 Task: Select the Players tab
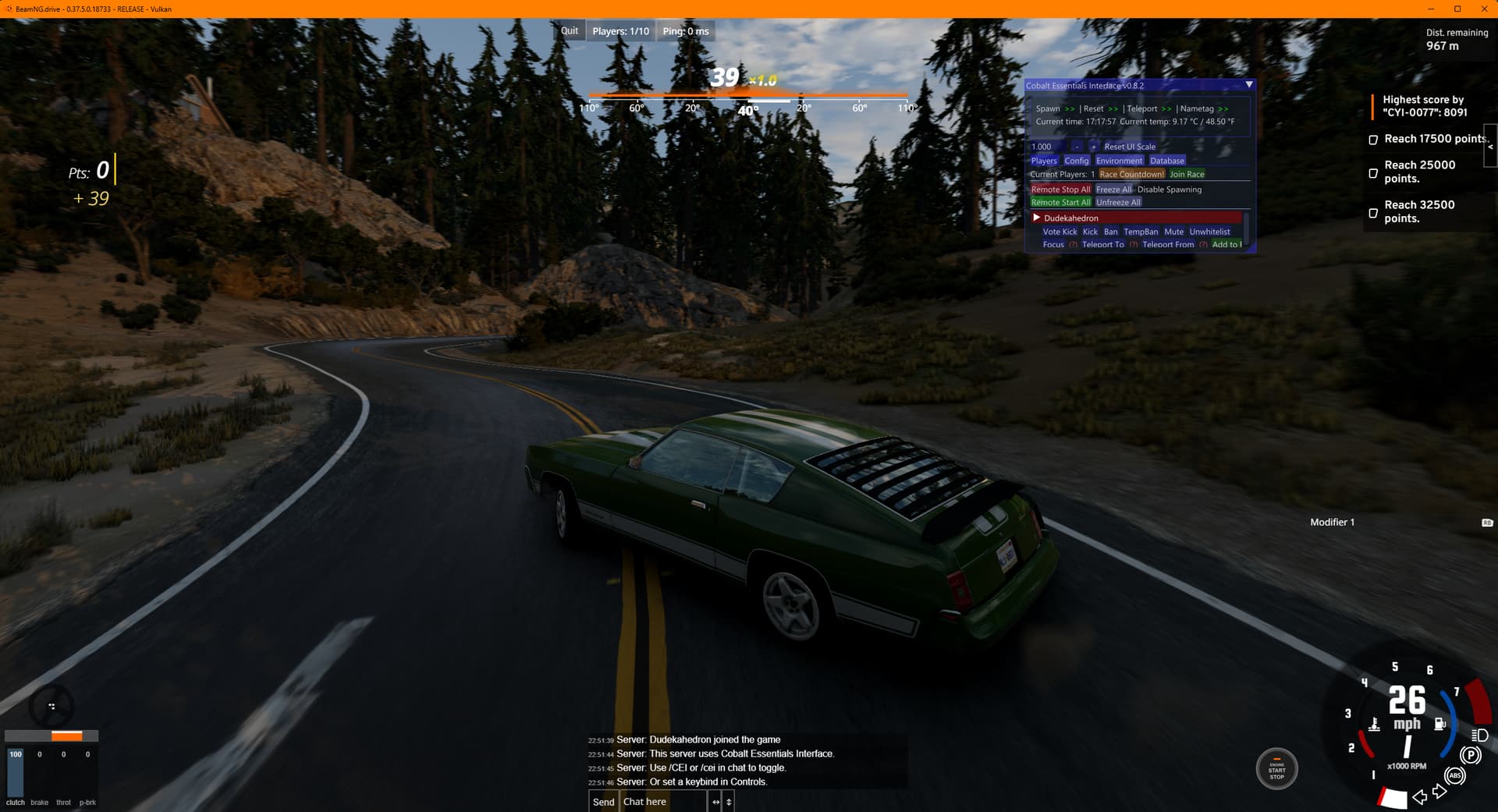point(1043,161)
